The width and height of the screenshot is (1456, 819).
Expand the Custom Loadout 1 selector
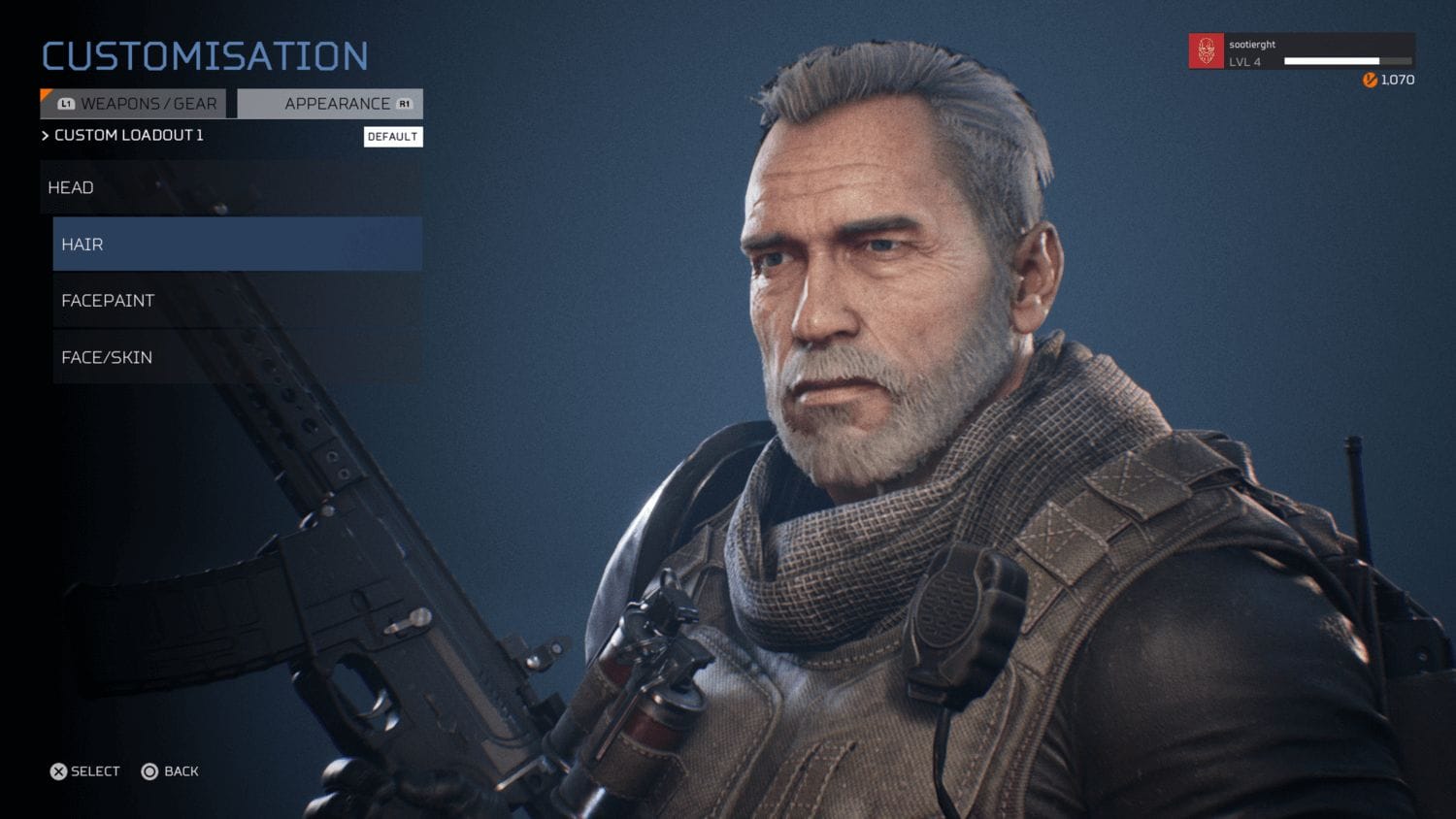[123, 136]
